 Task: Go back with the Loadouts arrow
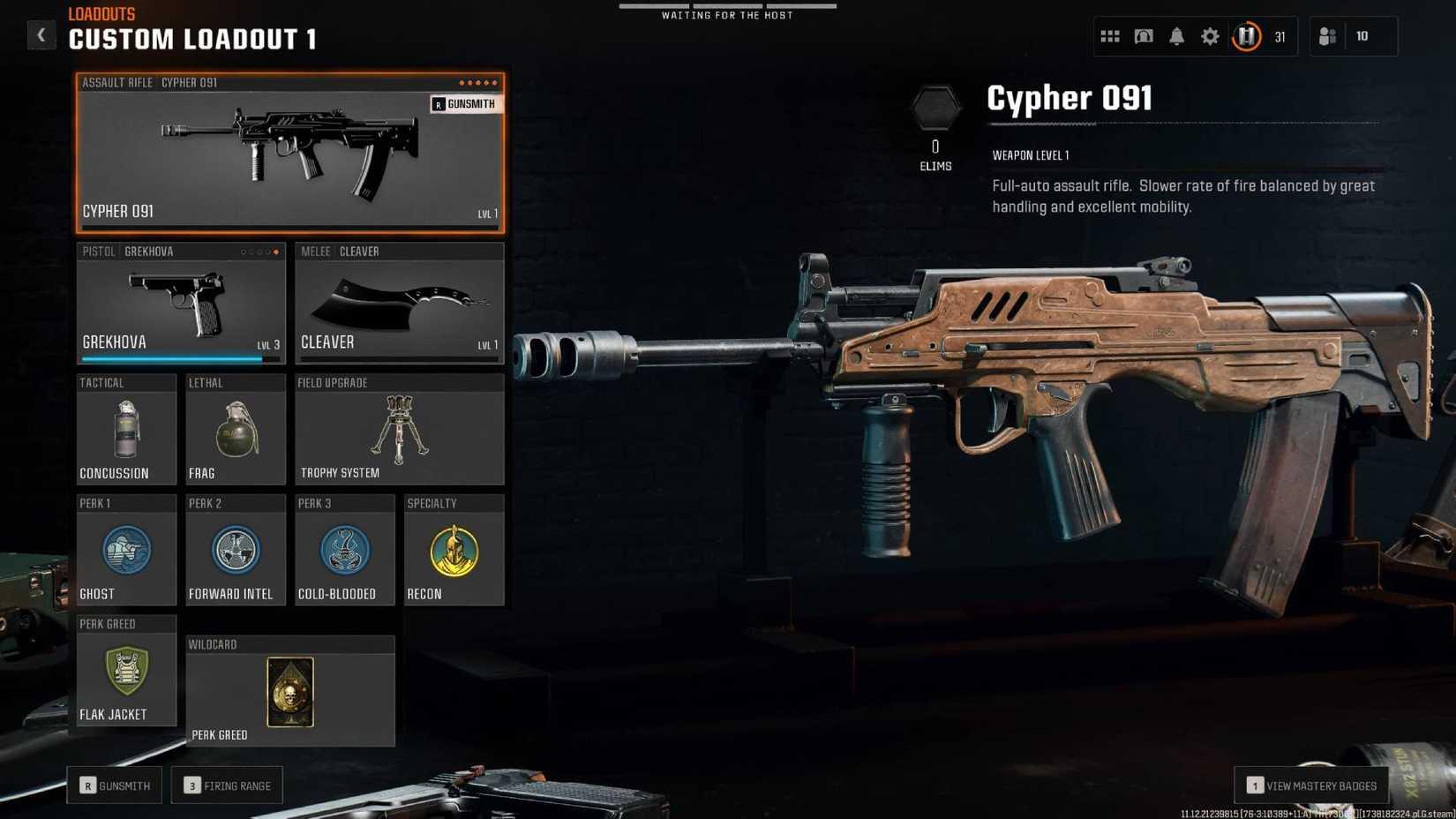[x=41, y=34]
